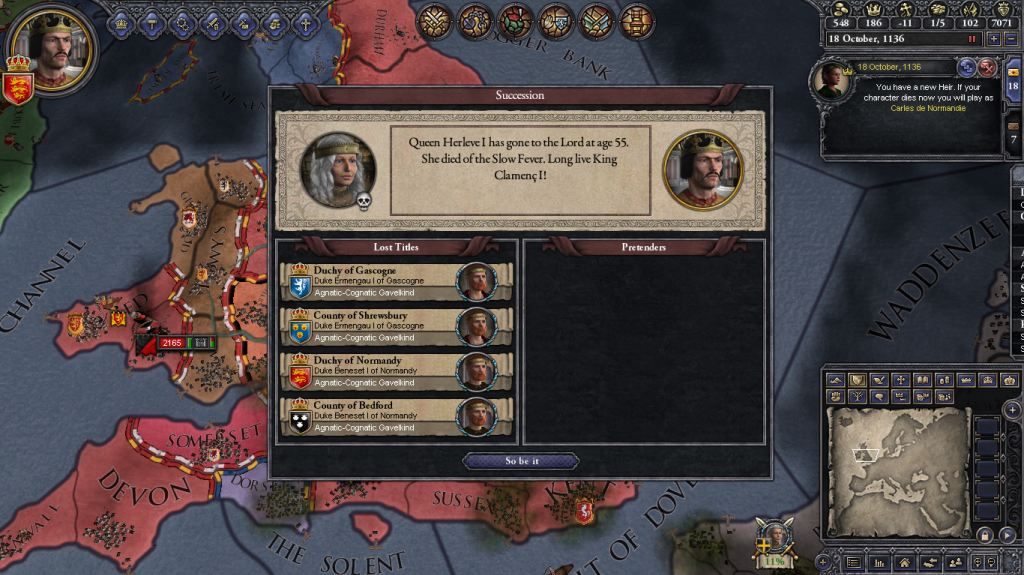1024x575 pixels.
Task: Open the home button in the bottom bar
Action: [903, 563]
